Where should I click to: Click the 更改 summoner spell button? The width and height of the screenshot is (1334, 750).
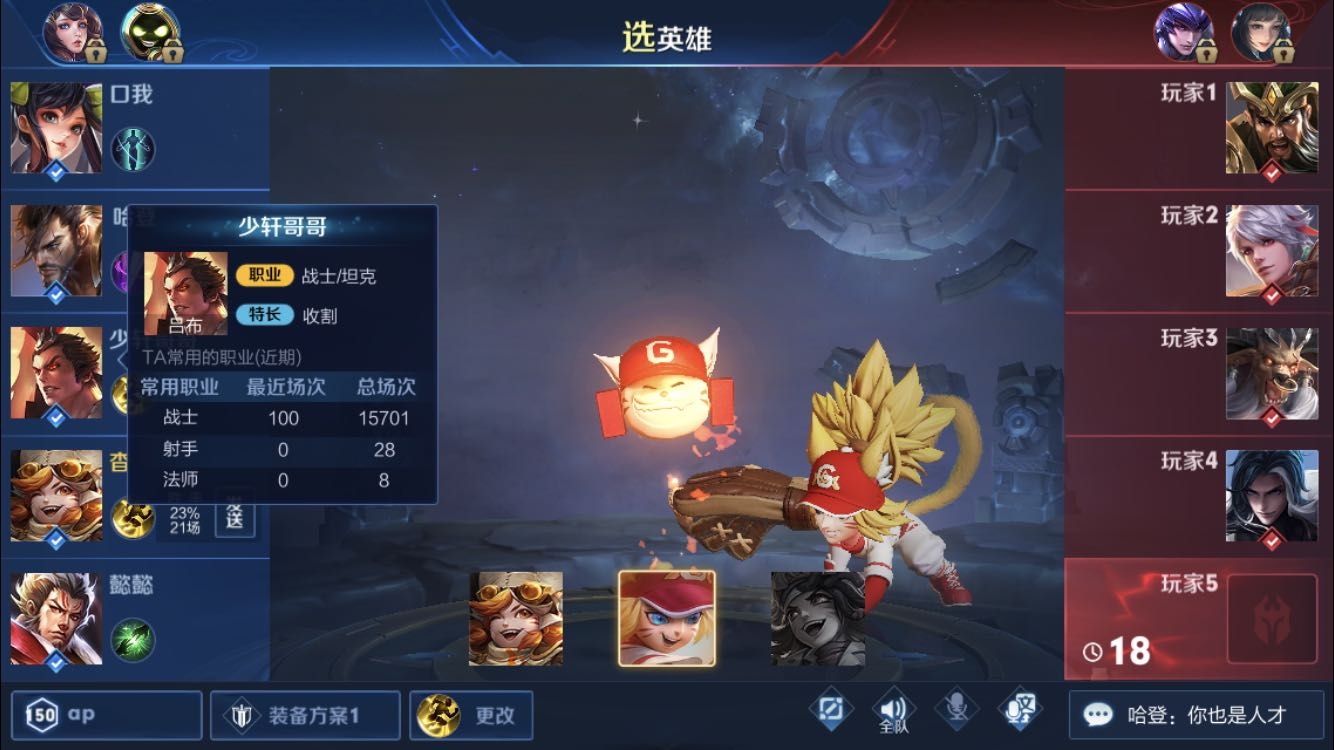(471, 715)
